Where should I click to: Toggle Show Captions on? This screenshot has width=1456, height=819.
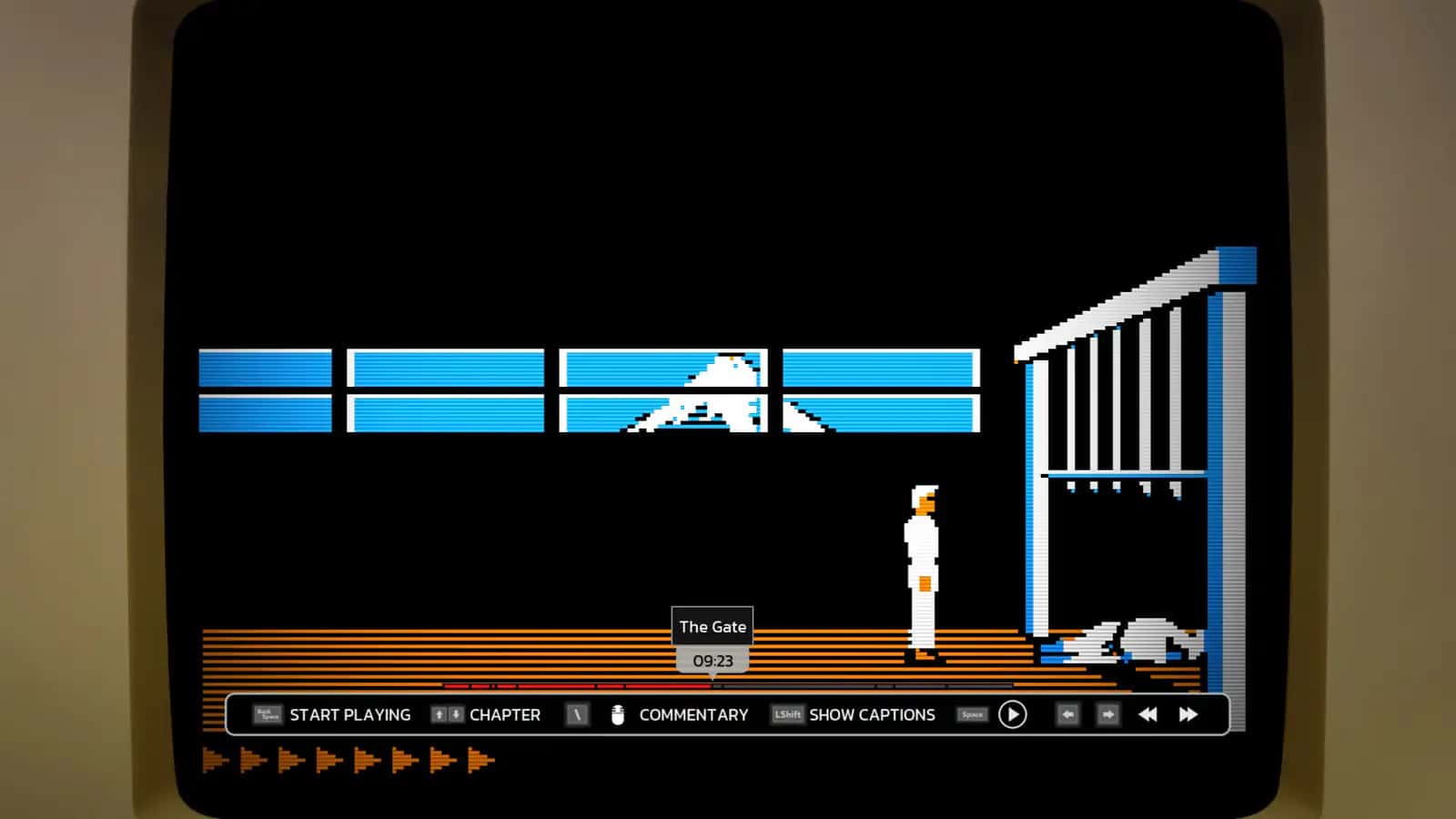click(x=871, y=715)
